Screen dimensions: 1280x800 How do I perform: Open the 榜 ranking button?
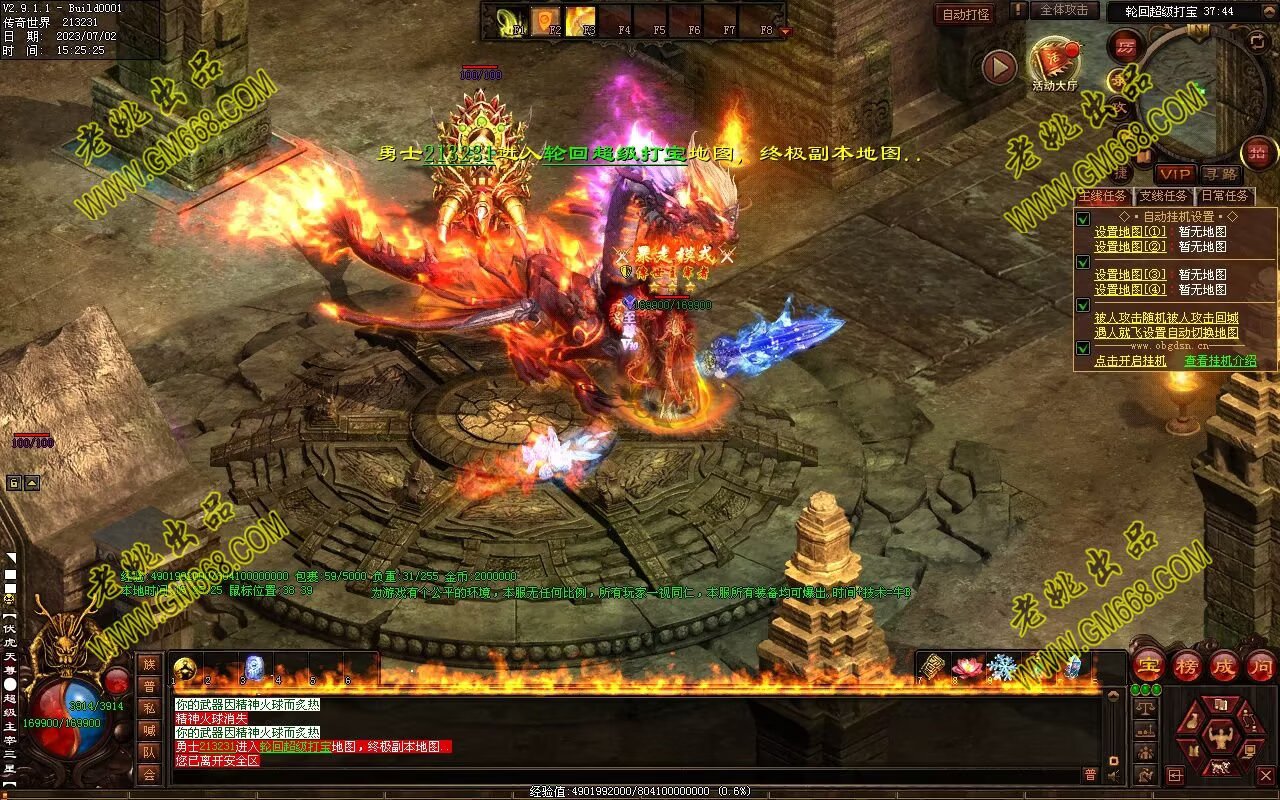pyautogui.click(x=1187, y=666)
